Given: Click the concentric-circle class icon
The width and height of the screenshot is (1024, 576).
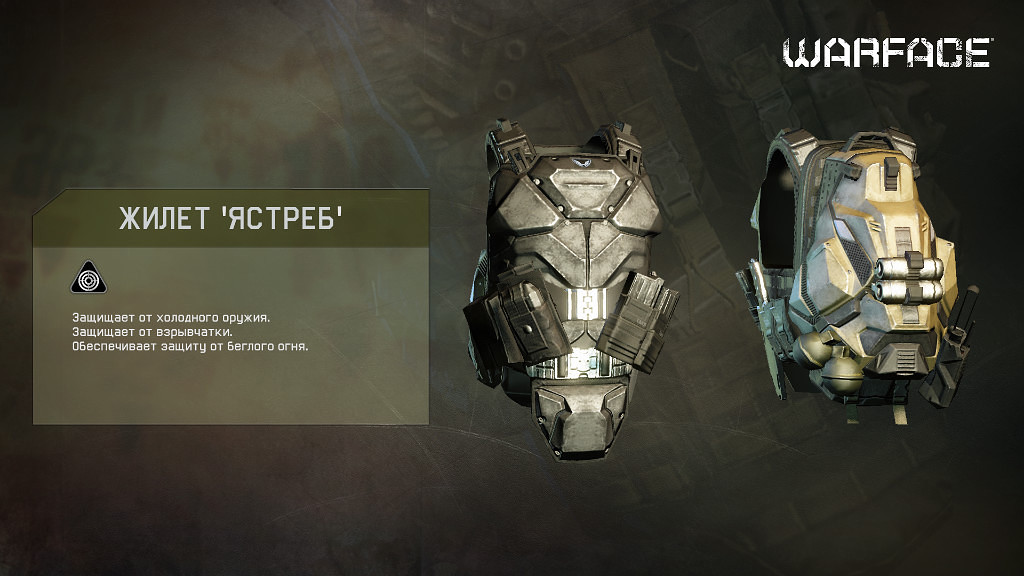Looking at the screenshot, I should (87, 279).
